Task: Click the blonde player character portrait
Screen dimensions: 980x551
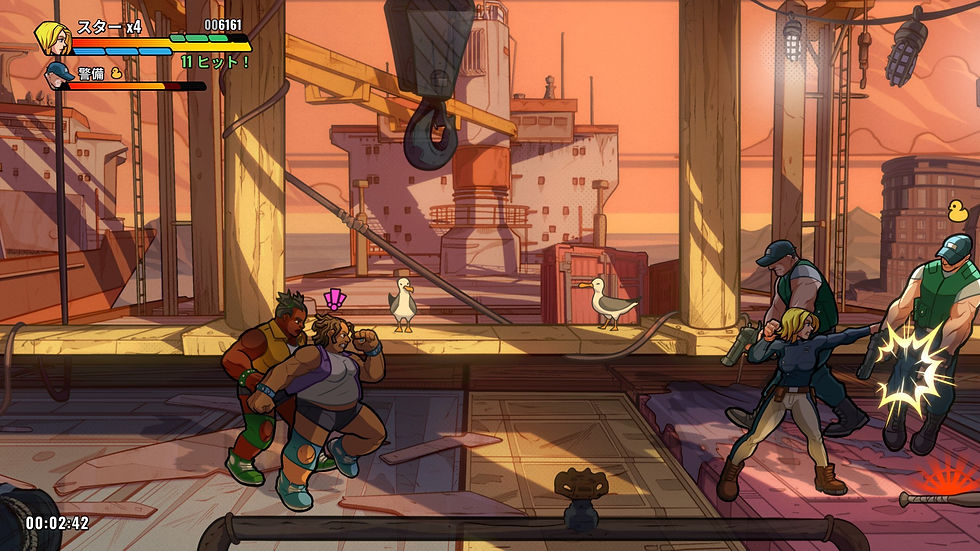Action: (50, 38)
